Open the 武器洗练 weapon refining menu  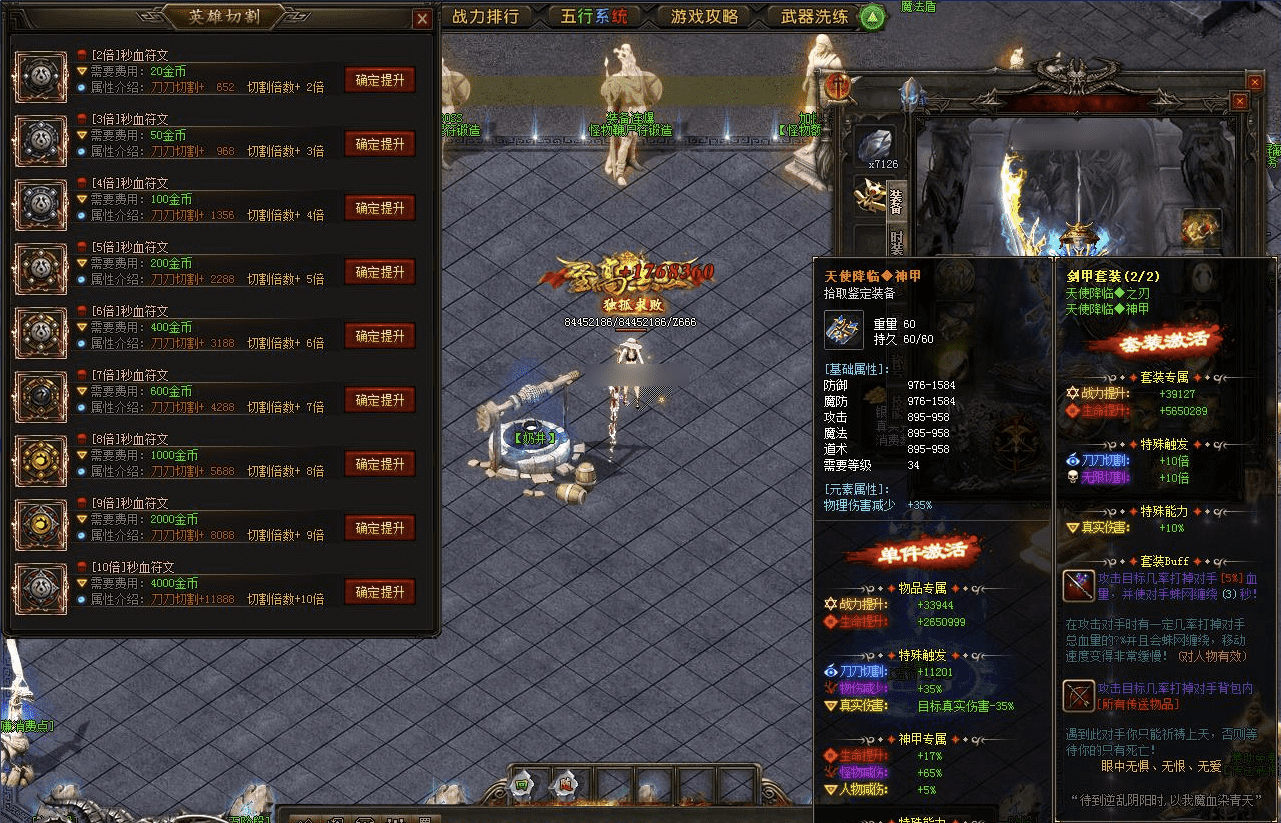pyautogui.click(x=814, y=17)
